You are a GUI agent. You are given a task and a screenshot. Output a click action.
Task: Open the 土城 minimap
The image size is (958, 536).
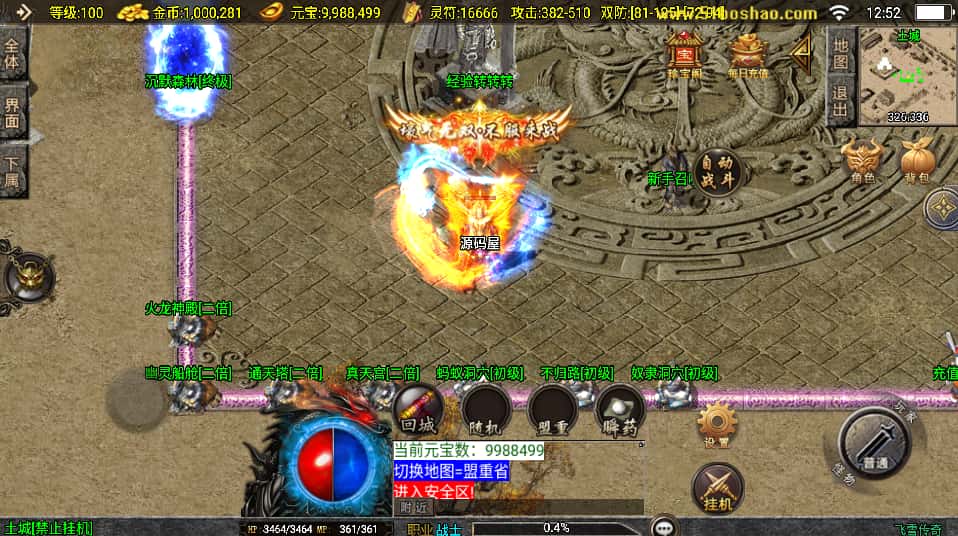pos(907,77)
